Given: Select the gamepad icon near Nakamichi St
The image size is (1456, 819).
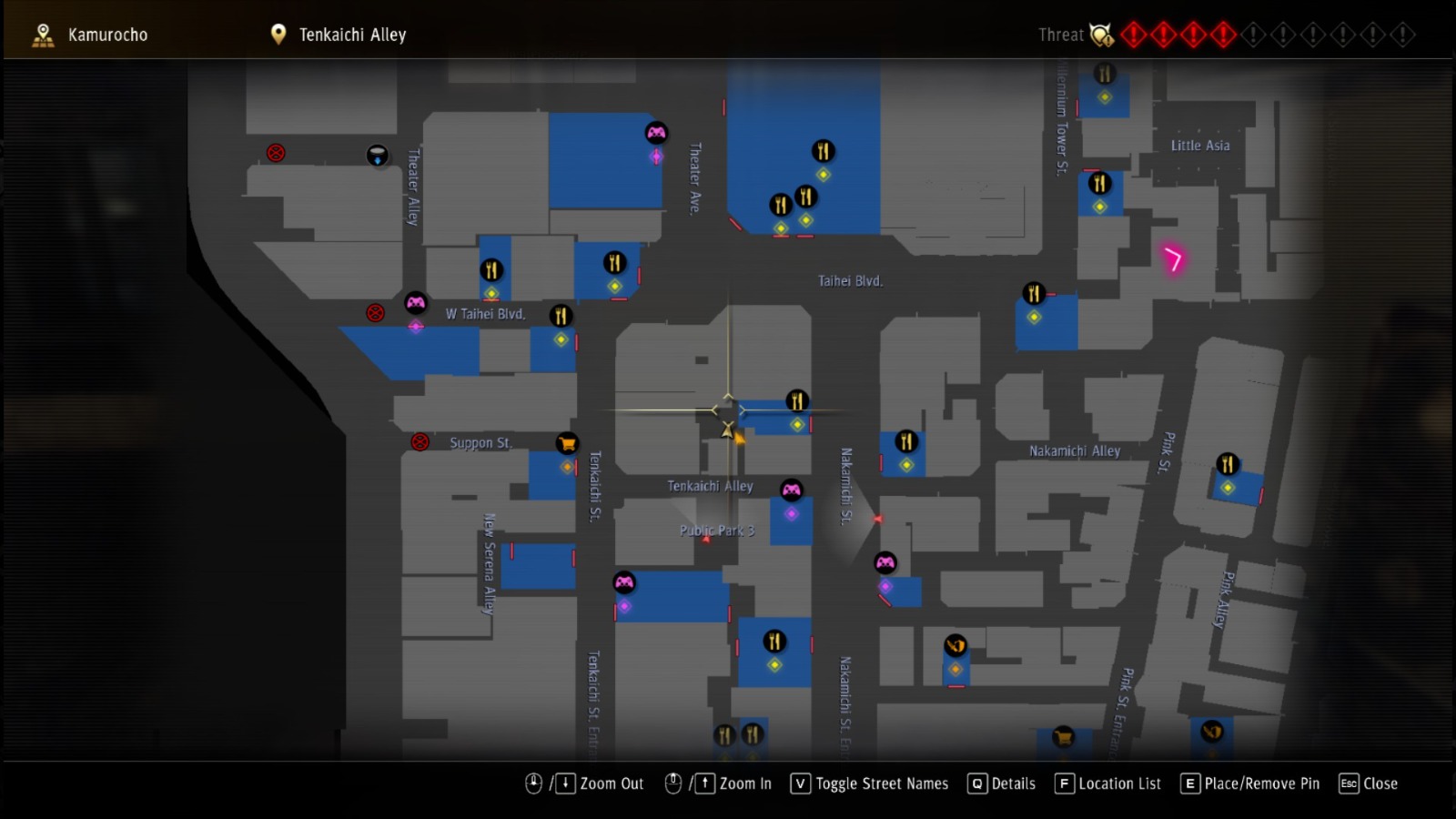Looking at the screenshot, I should (x=885, y=563).
